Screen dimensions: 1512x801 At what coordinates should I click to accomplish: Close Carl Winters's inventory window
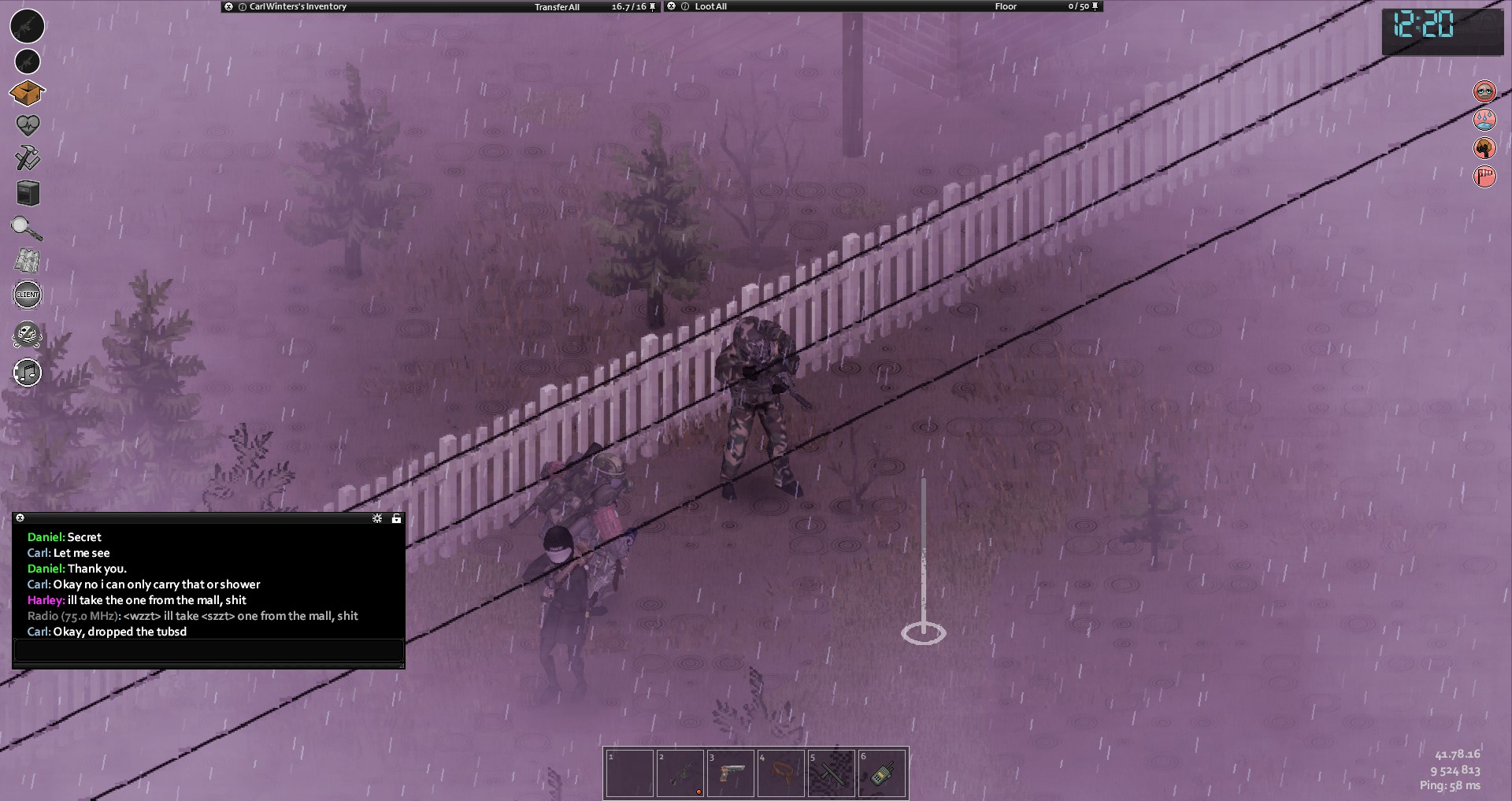coord(228,6)
